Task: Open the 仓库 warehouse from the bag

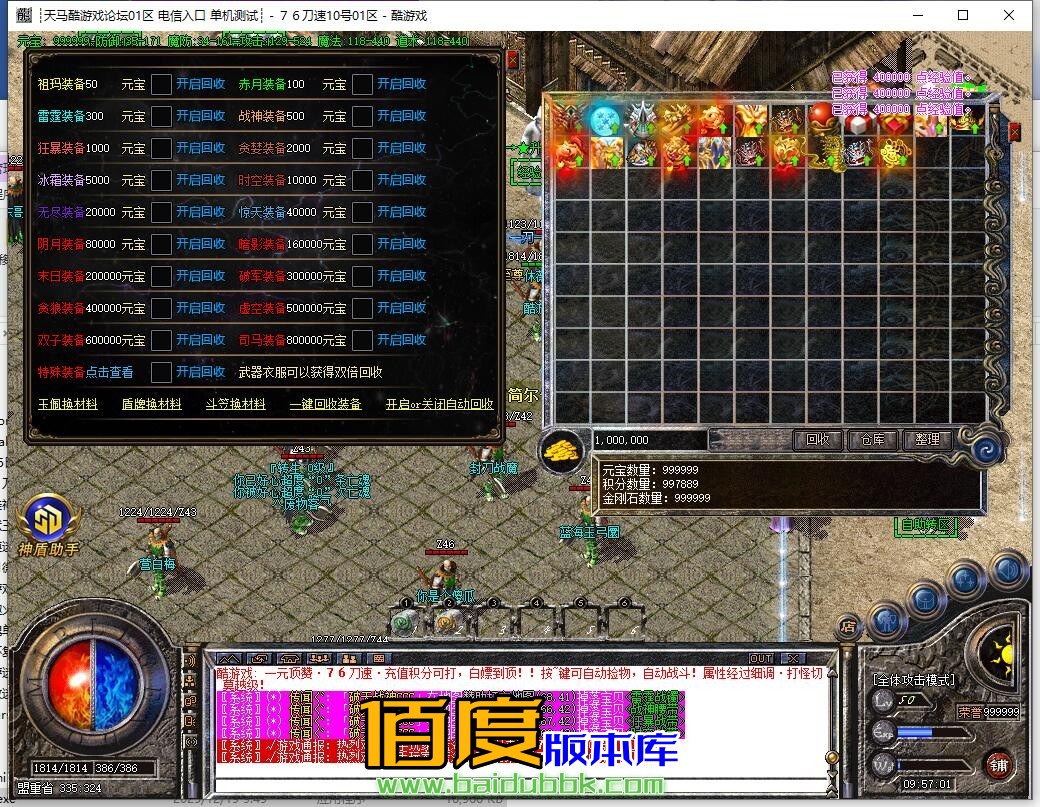Action: click(x=872, y=440)
